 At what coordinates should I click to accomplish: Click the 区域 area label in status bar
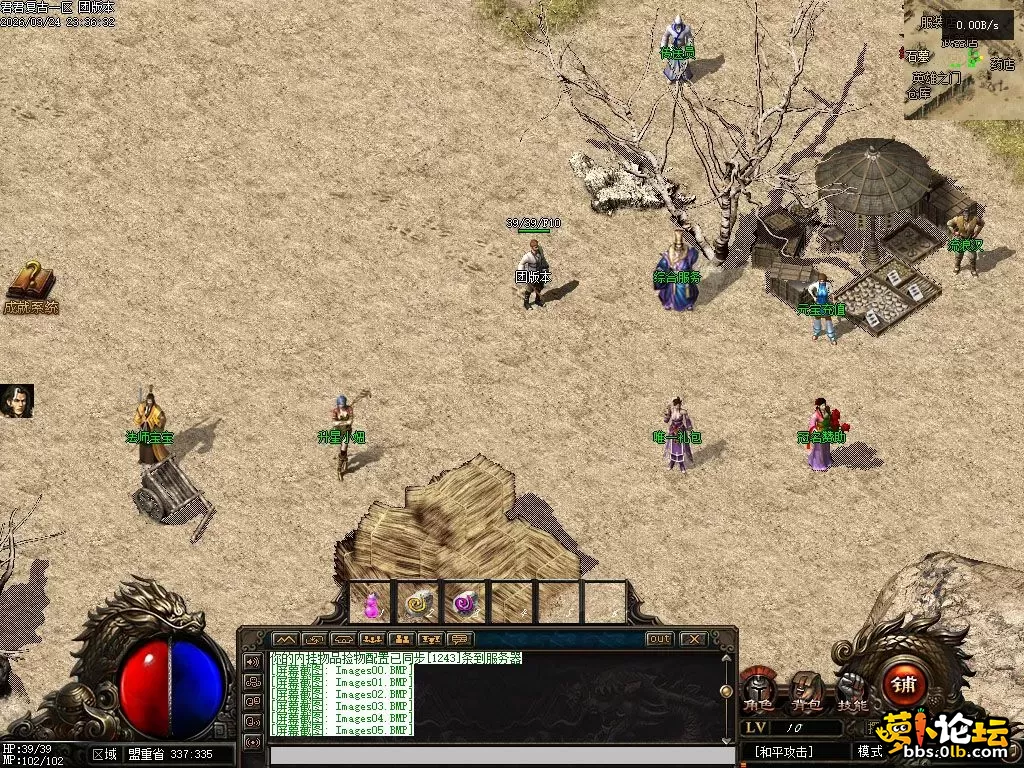[104, 754]
